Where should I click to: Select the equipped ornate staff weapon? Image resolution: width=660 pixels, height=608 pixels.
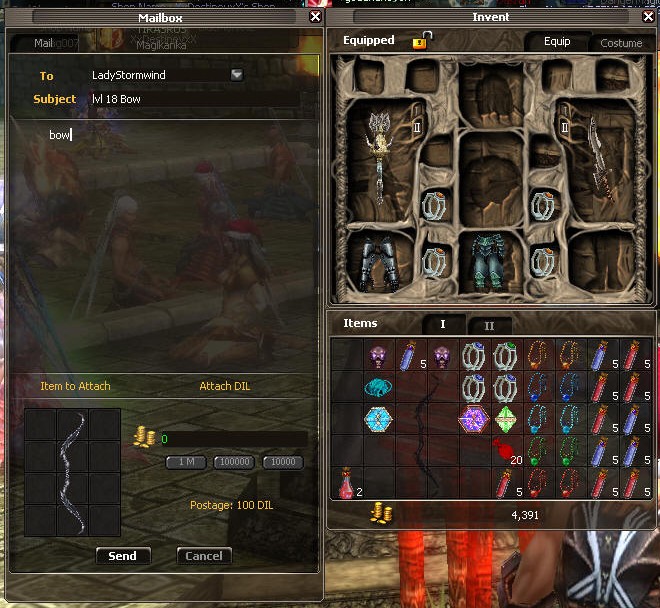379,155
